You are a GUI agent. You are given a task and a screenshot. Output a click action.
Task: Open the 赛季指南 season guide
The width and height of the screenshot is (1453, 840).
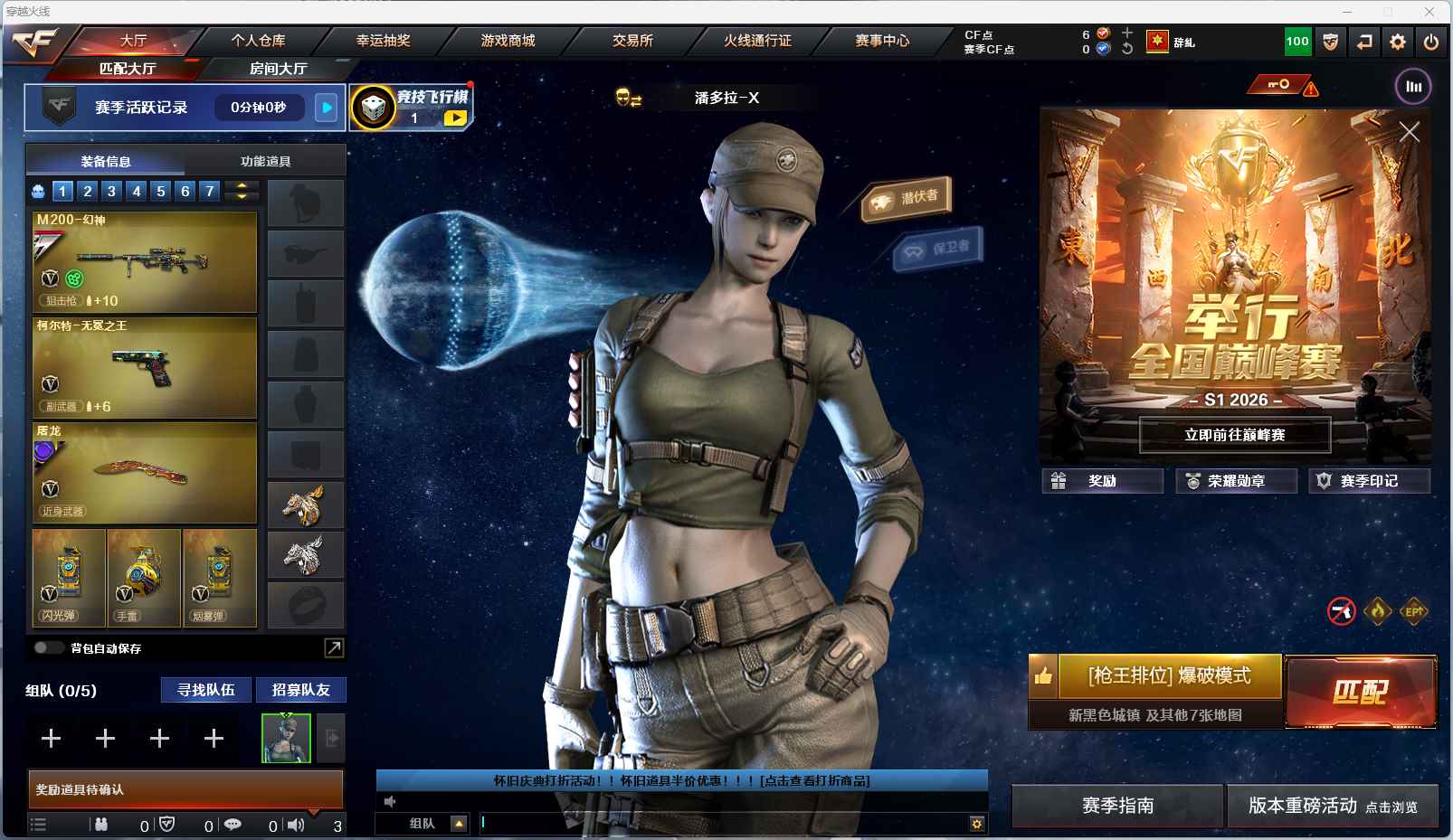[x=1117, y=805]
